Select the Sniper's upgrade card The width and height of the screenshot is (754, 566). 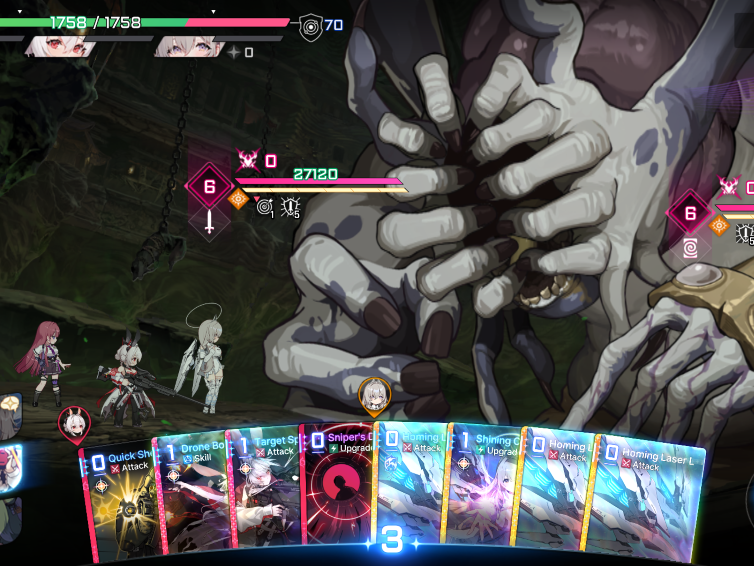point(336,491)
